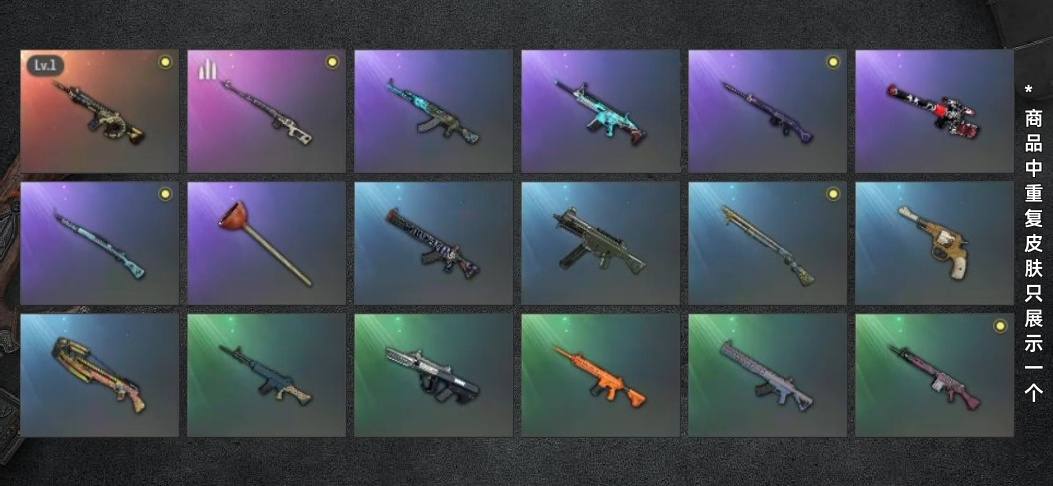Select the light blue bolt-action rifle skin
The height and width of the screenshot is (486, 1053).
tap(99, 243)
